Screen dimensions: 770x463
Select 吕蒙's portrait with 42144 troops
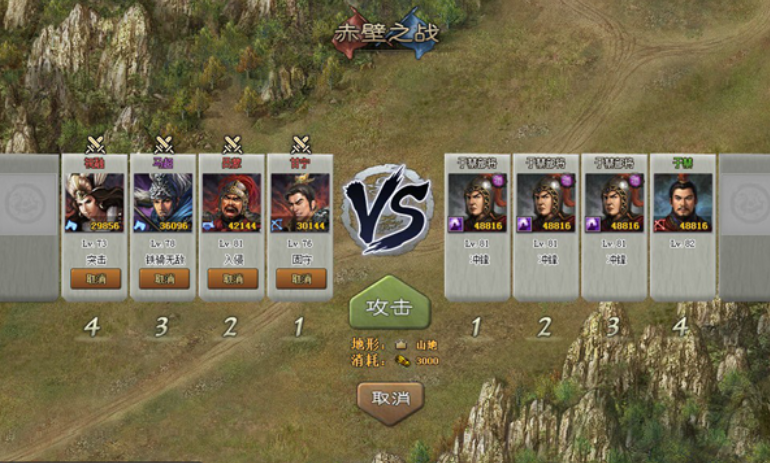tap(232, 203)
